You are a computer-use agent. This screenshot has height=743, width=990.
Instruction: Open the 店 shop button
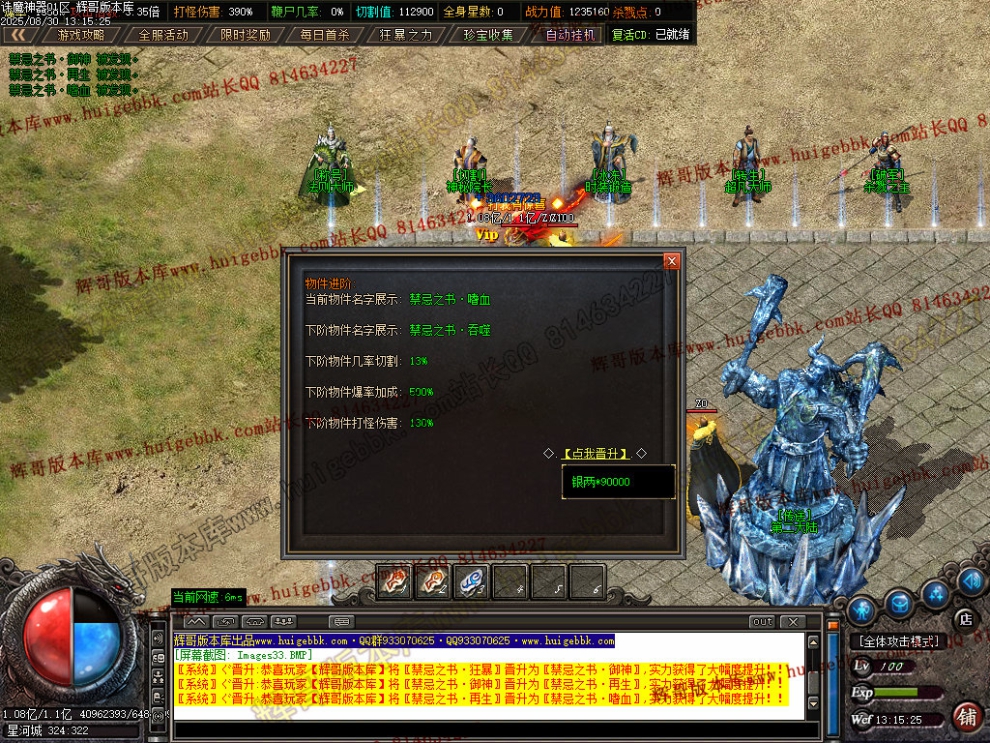[x=965, y=618]
